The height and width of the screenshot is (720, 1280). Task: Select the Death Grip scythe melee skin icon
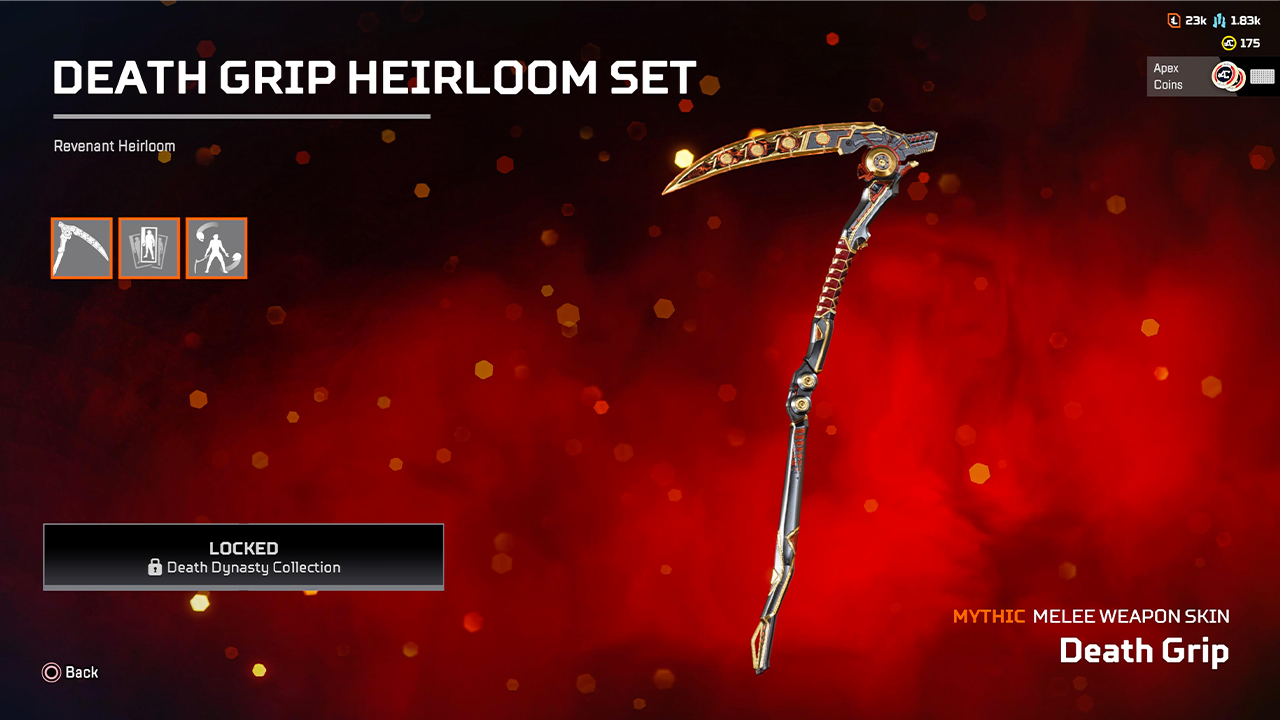point(81,248)
